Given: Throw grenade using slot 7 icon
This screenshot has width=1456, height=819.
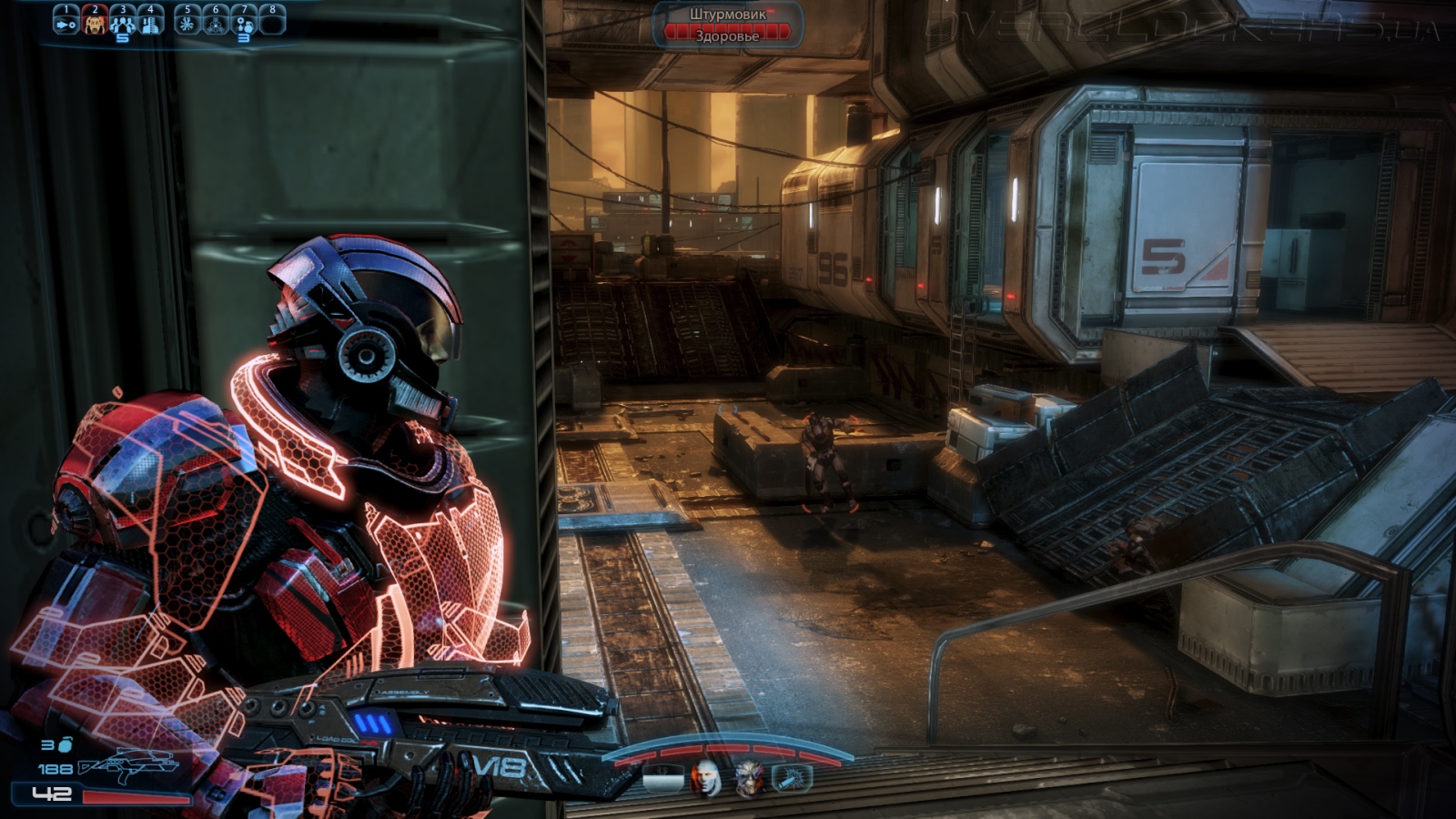Looking at the screenshot, I should click(x=244, y=22).
